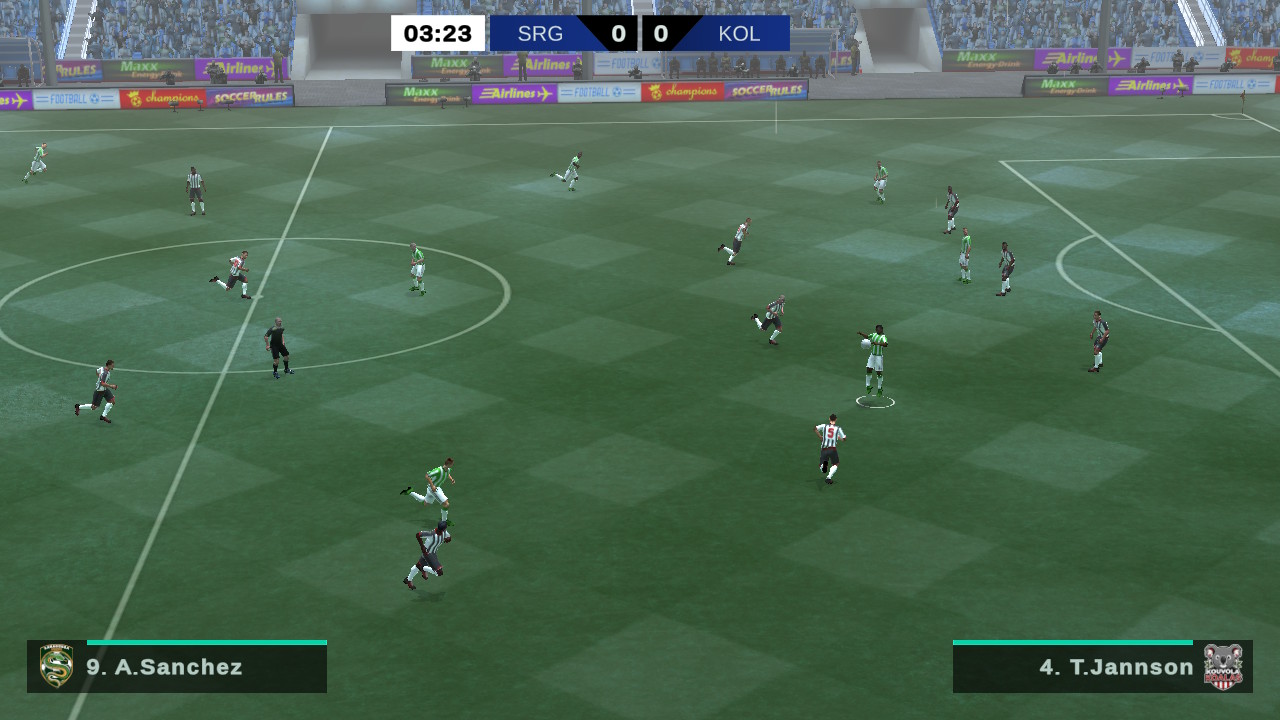The height and width of the screenshot is (720, 1280).
Task: Open the A.Sanchez player info panel
Action: [x=175, y=667]
